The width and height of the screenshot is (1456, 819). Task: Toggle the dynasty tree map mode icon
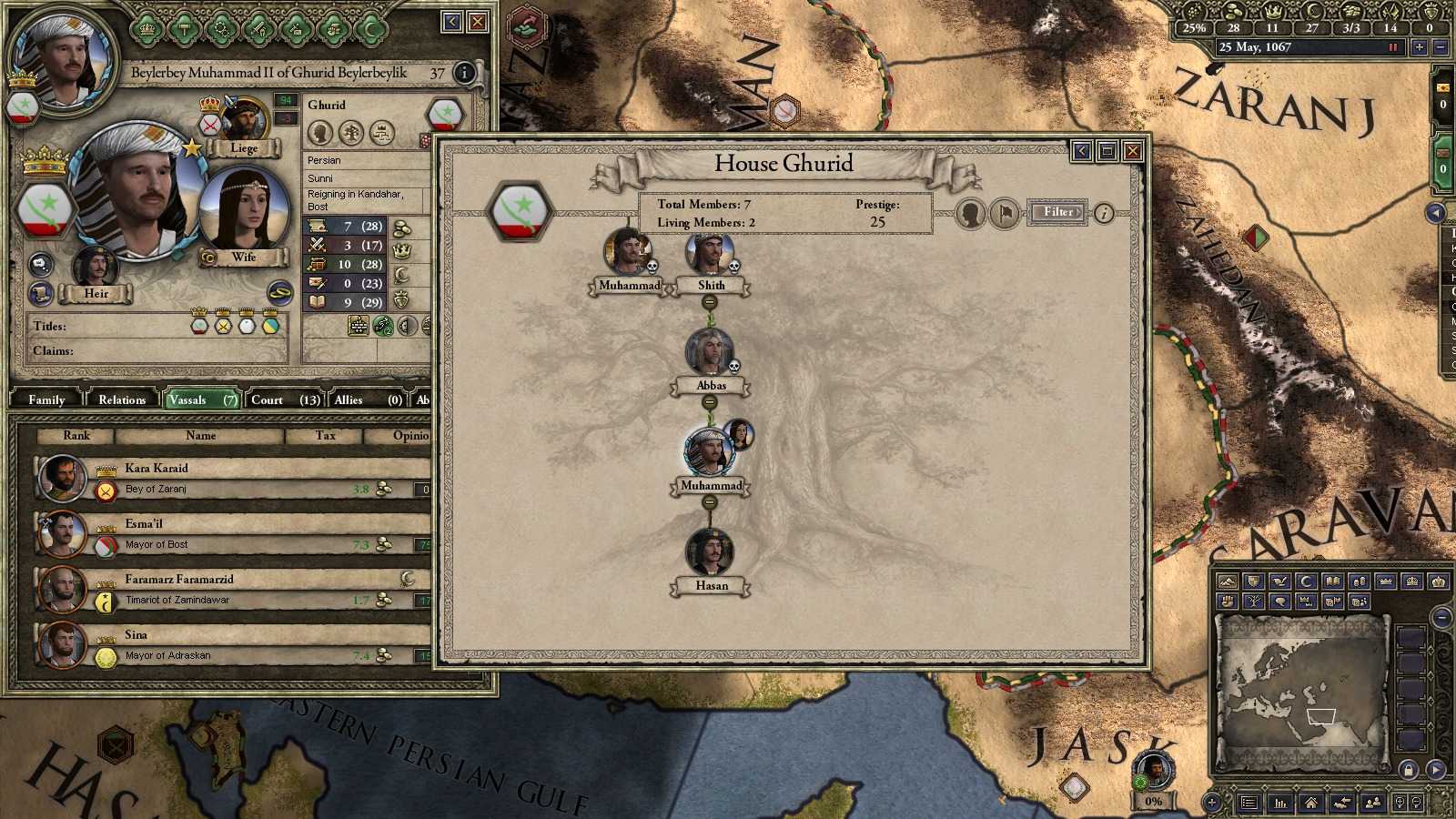click(x=1253, y=602)
